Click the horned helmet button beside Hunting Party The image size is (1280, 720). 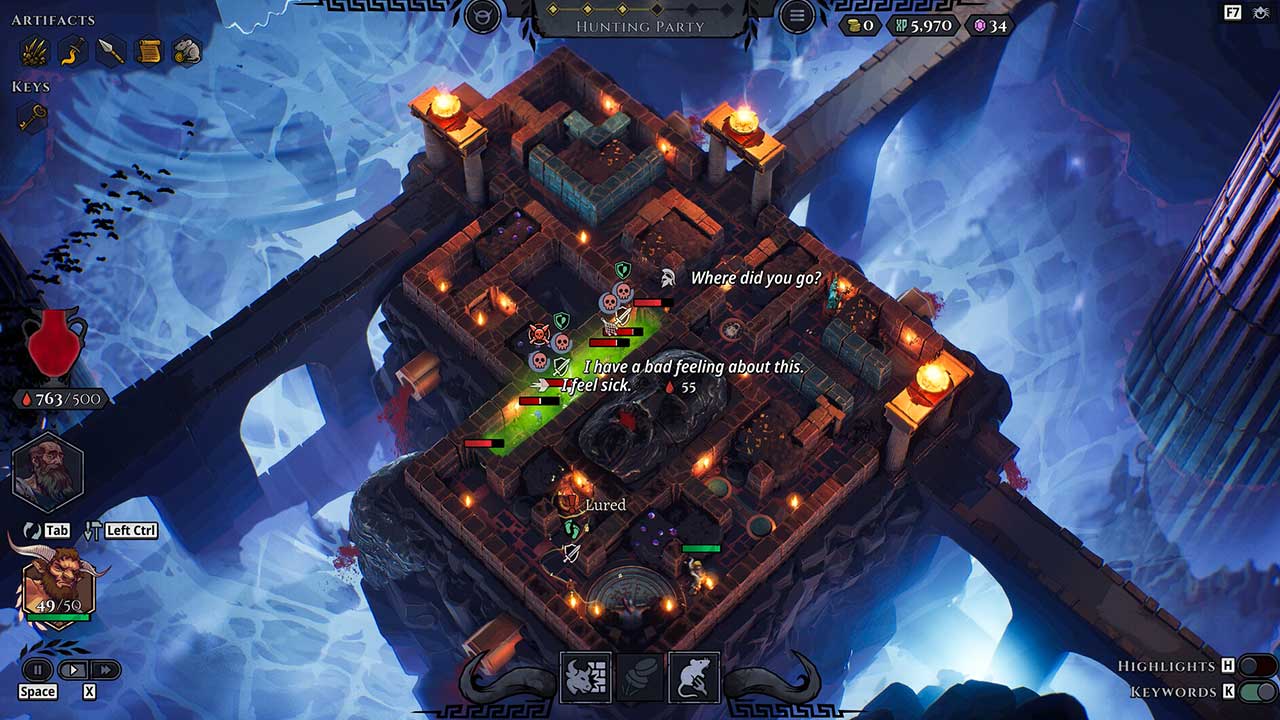483,16
